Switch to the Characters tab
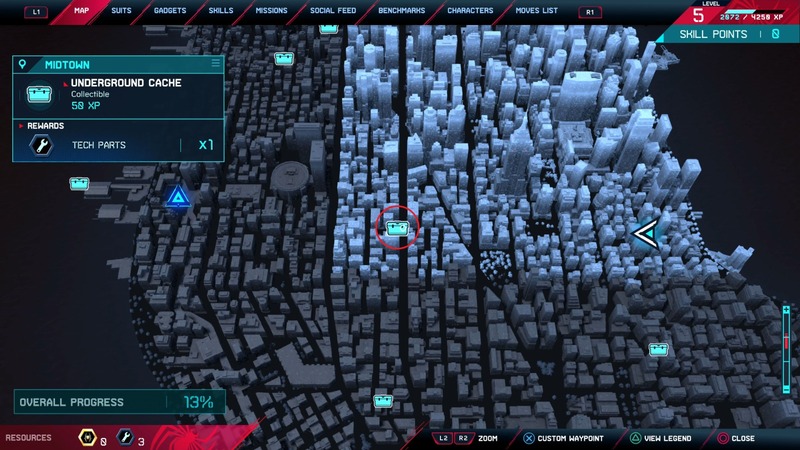Image resolution: width=800 pixels, height=450 pixels. tap(470, 11)
